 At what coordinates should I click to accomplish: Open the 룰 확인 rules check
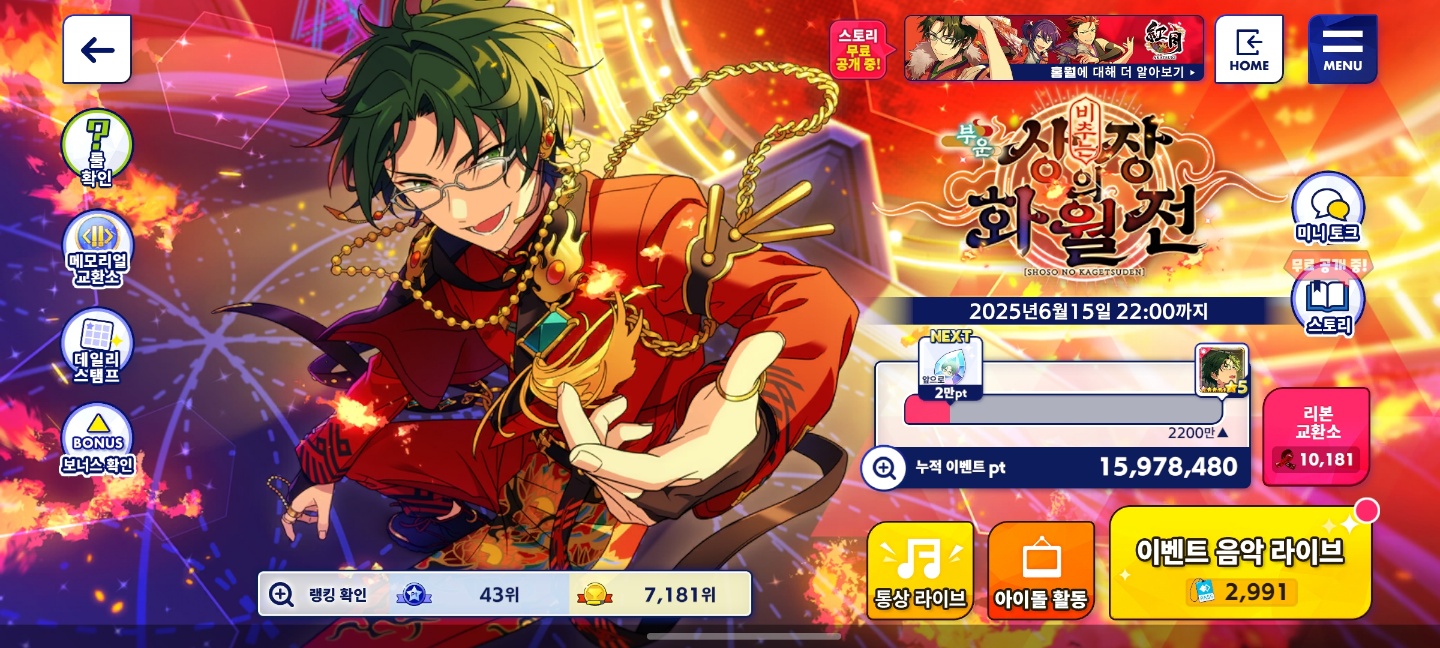[x=97, y=148]
